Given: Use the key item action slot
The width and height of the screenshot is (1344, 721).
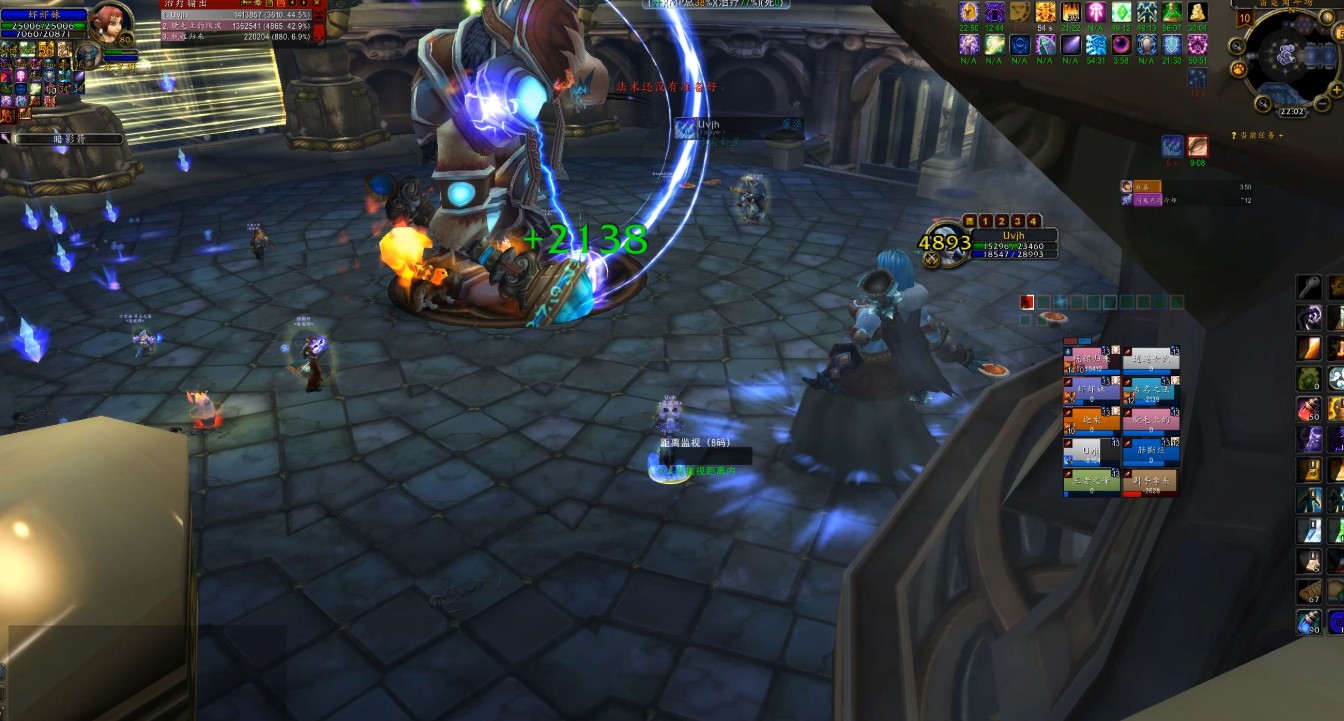Looking at the screenshot, I should [1309, 288].
